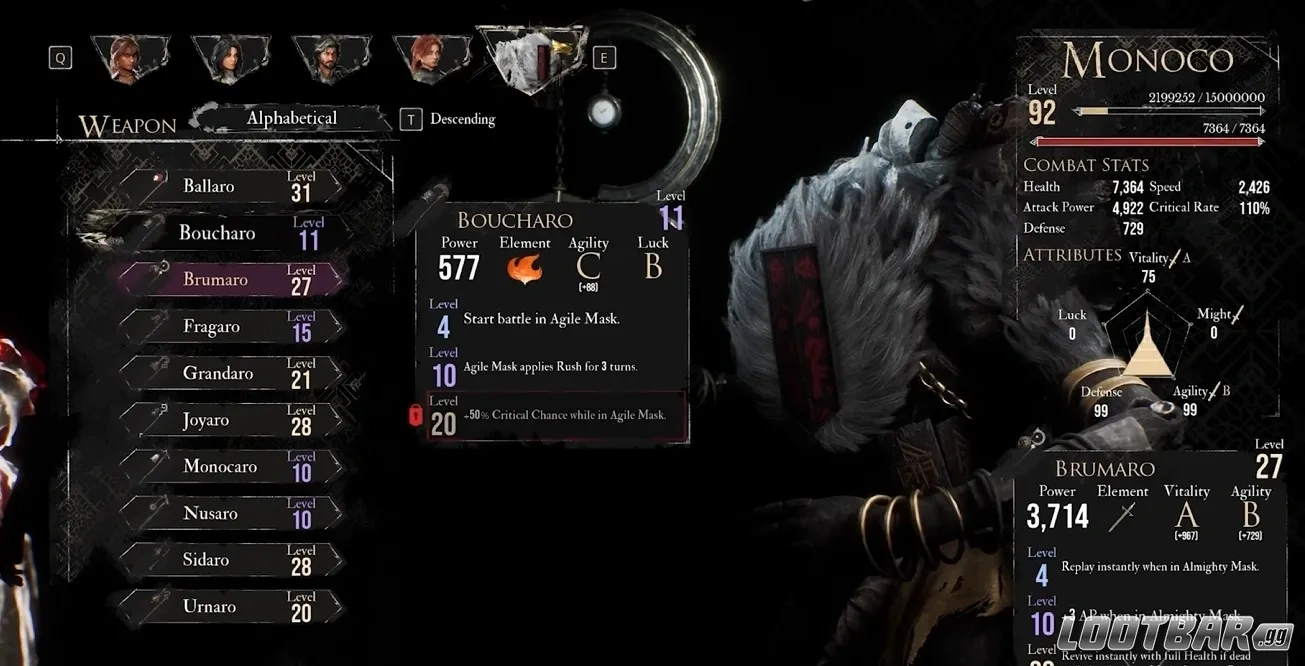
Task: Switch to the brown-haired woman's portrait
Action: pyautogui.click(x=130, y=58)
